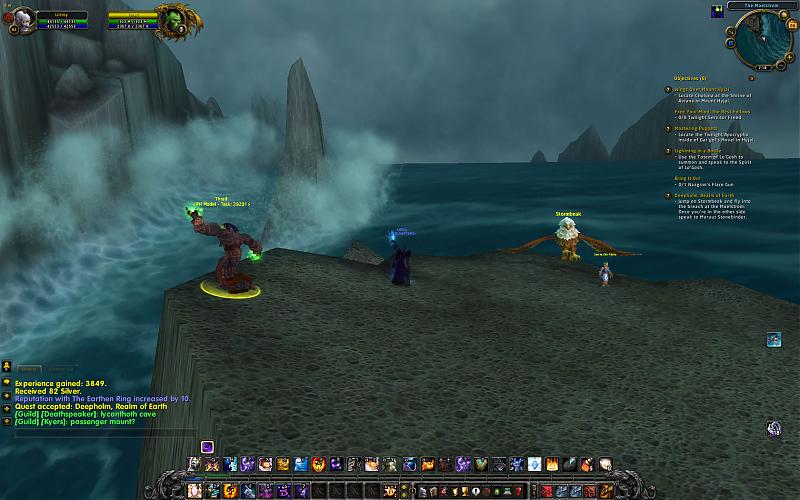Click the round swirl icon near bottom right
Viewport: 800px width, 500px height.
point(774,429)
